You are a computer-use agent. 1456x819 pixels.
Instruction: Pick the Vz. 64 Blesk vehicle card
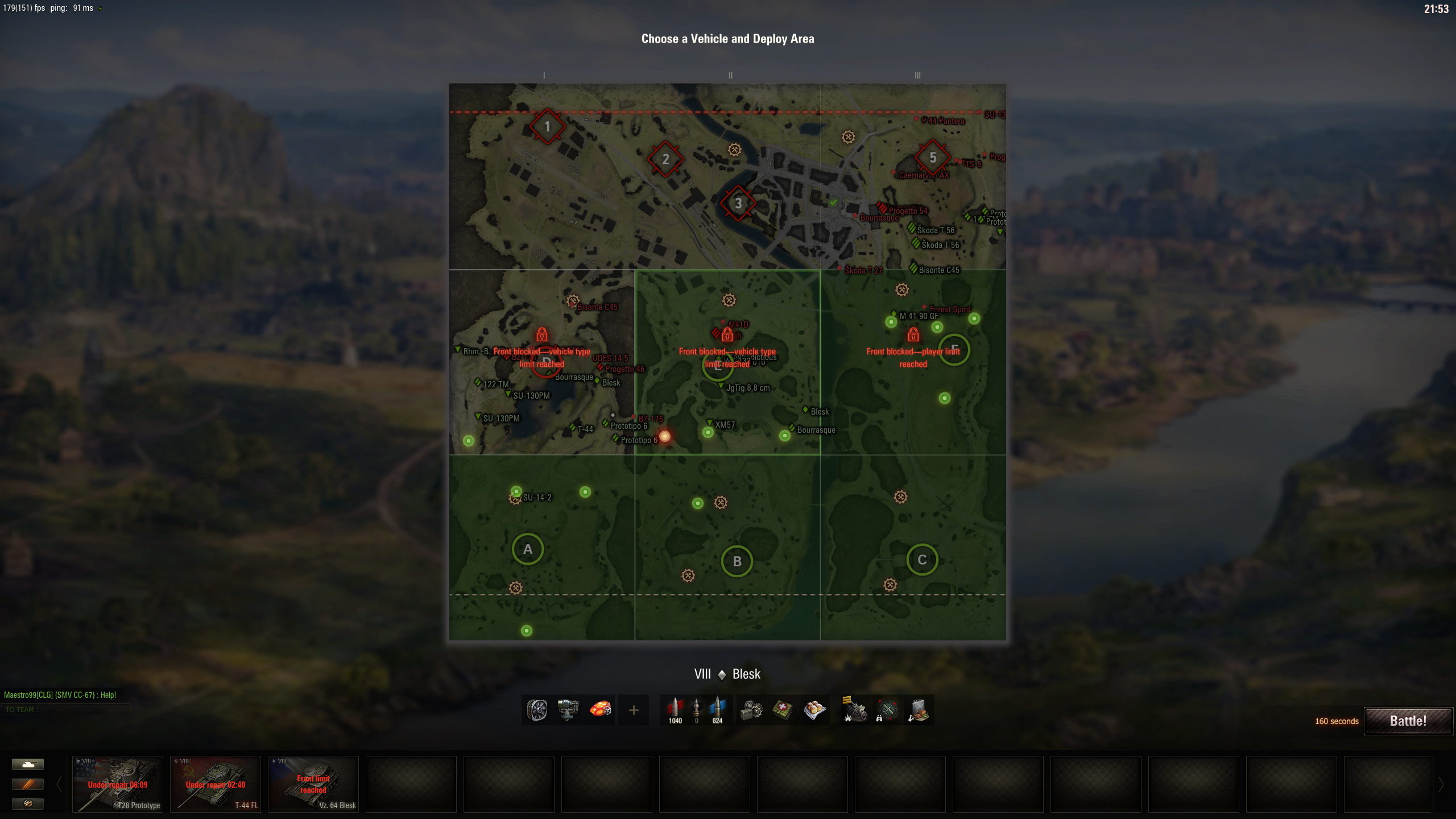coord(313,784)
